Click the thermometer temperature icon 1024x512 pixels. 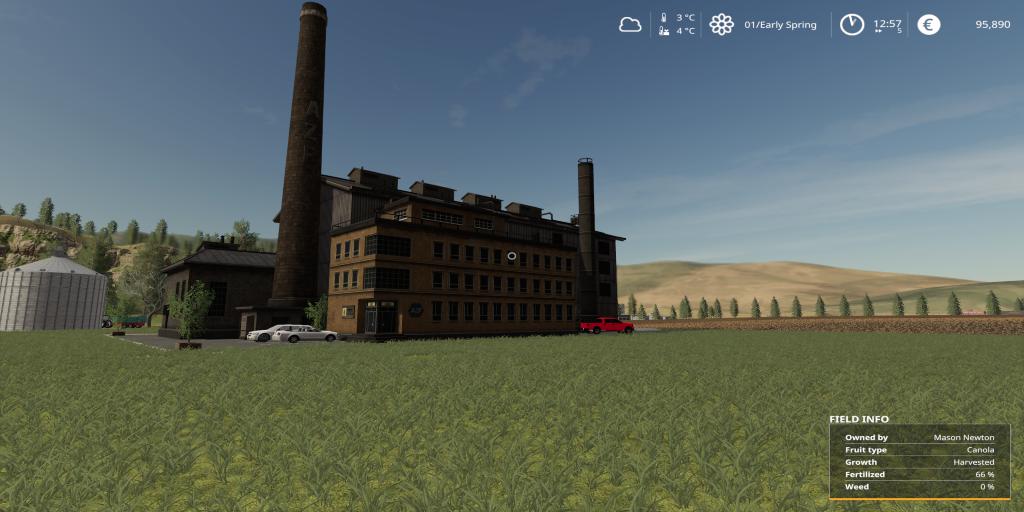click(663, 24)
